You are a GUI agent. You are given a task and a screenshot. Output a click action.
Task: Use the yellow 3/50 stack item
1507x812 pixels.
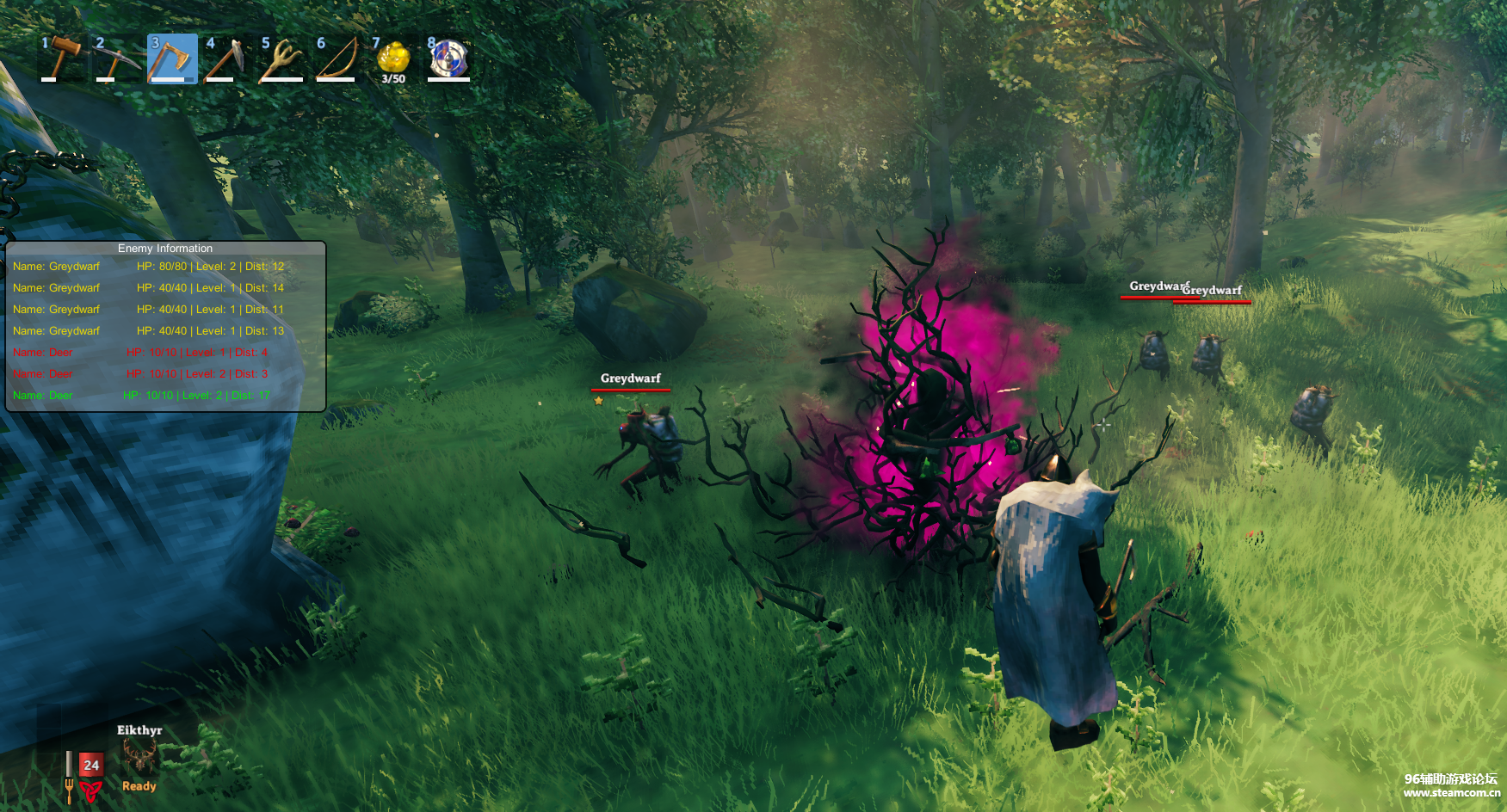[x=393, y=58]
